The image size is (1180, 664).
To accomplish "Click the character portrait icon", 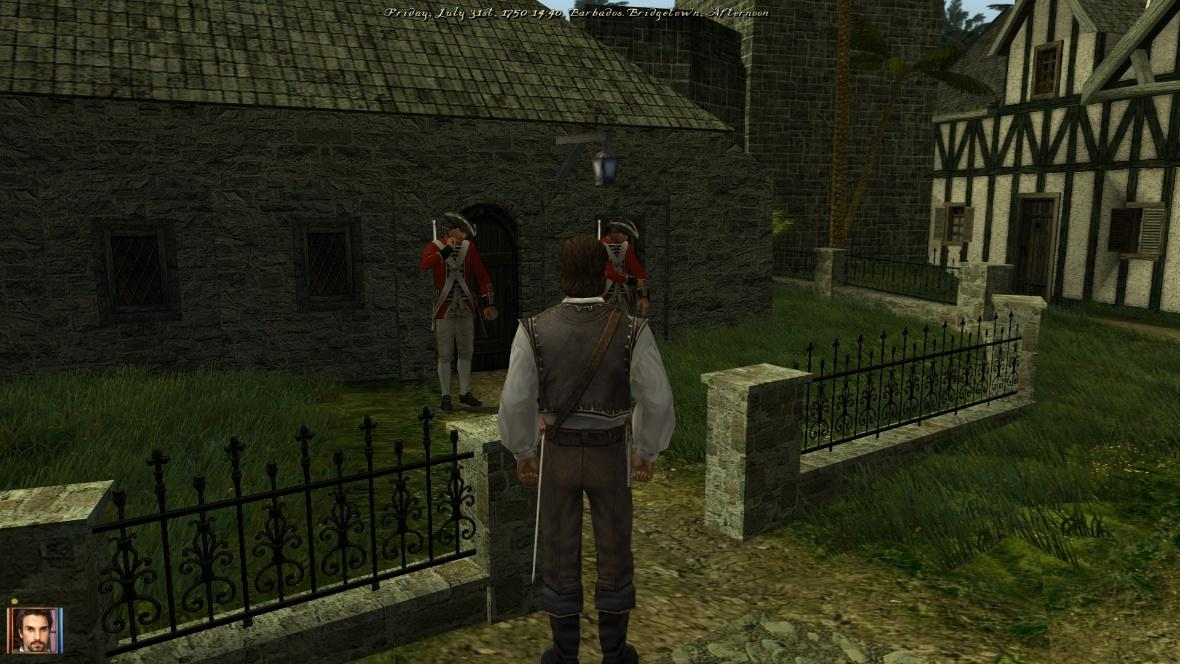I will 35,630.
